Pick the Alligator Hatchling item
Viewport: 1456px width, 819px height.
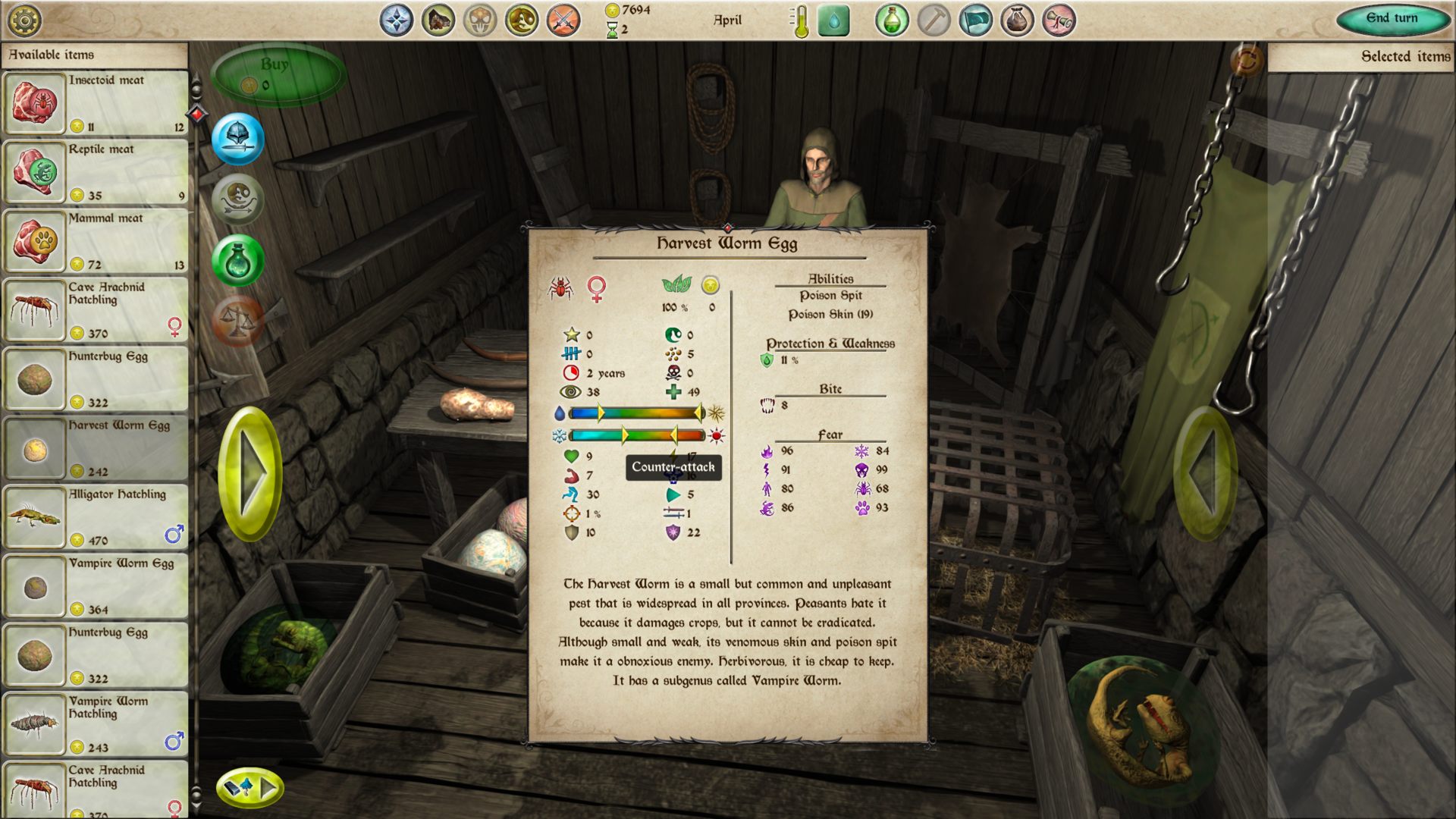pyautogui.click(x=96, y=517)
